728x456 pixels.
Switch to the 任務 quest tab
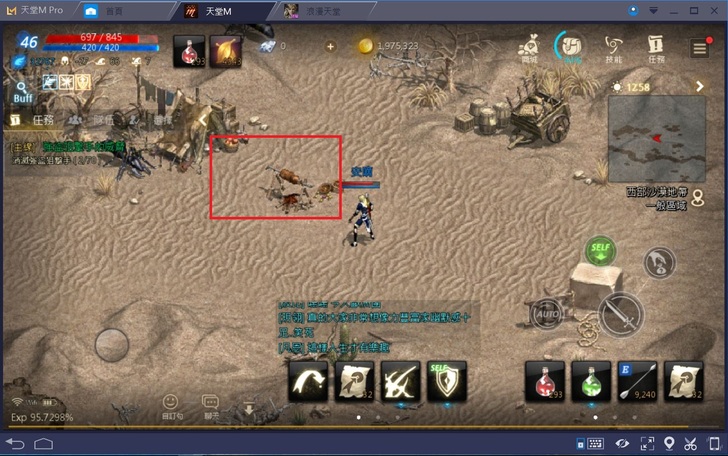[42, 120]
